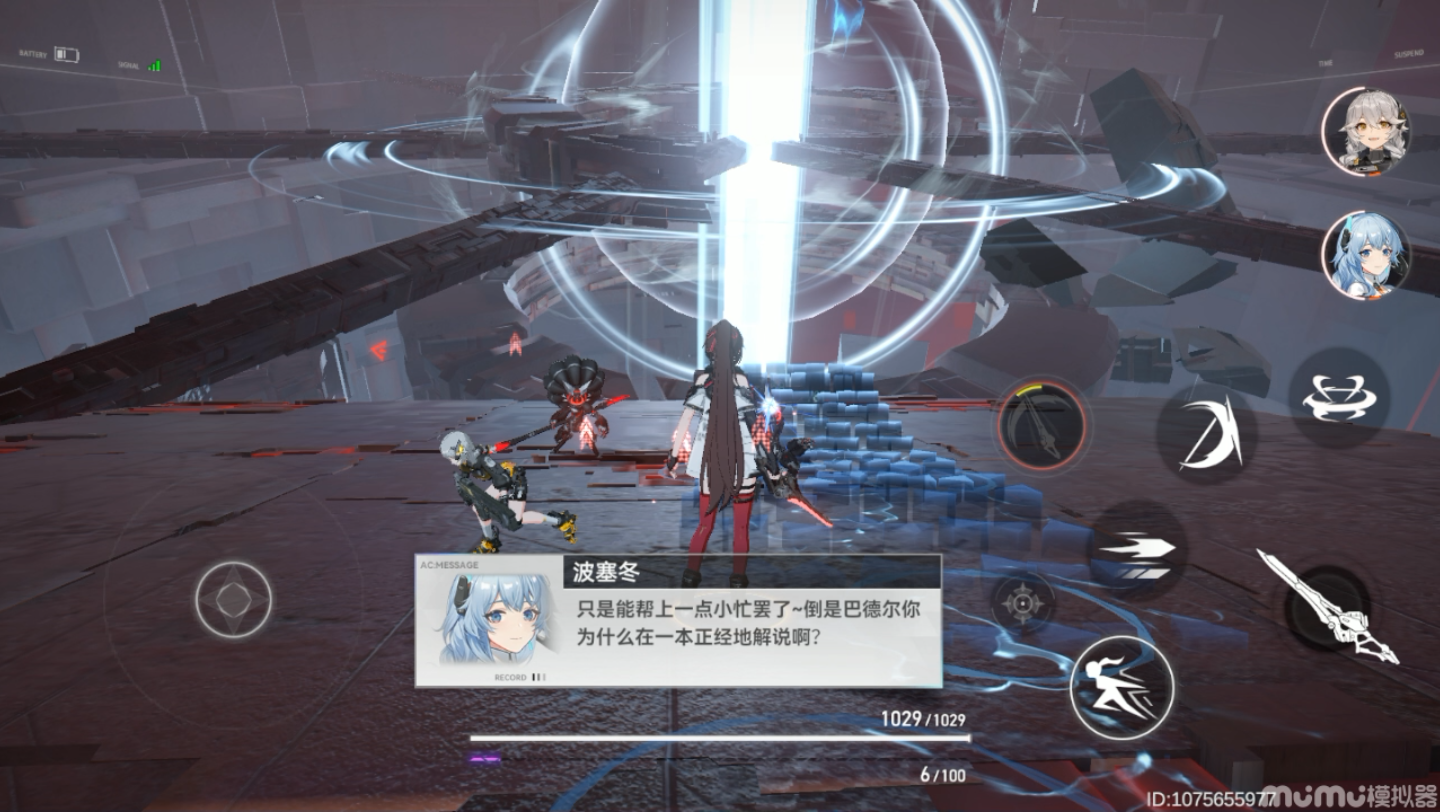Switch to the blue-haired teammate portrait
Image resolution: width=1440 pixels, height=812 pixels.
pos(1366,255)
